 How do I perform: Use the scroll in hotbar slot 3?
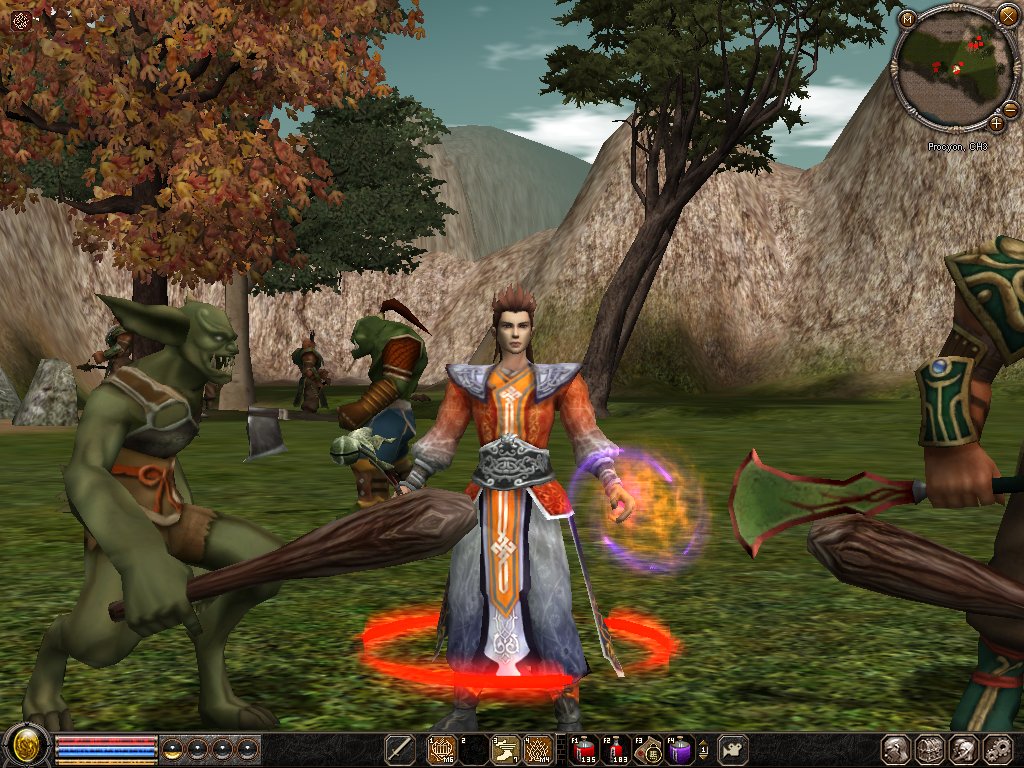[x=507, y=749]
